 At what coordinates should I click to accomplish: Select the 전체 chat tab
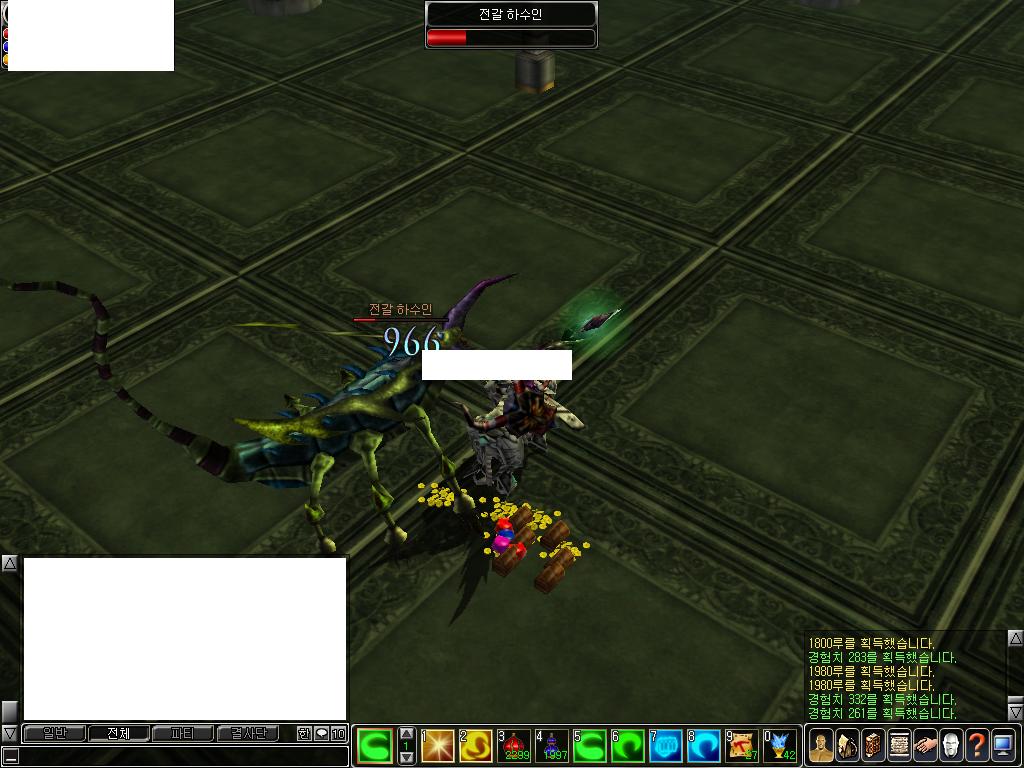click(x=118, y=733)
